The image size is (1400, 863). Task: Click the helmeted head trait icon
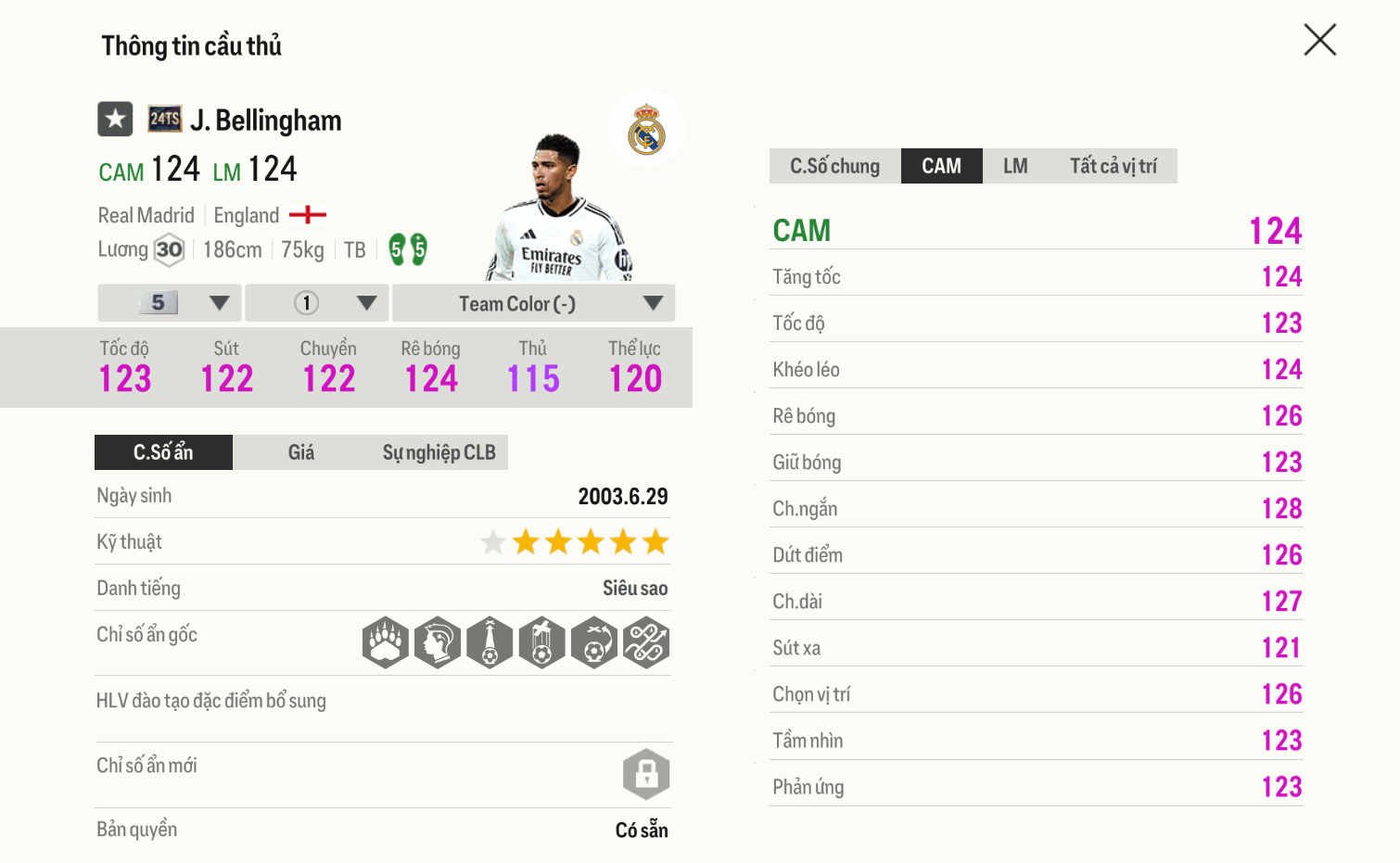click(x=438, y=642)
